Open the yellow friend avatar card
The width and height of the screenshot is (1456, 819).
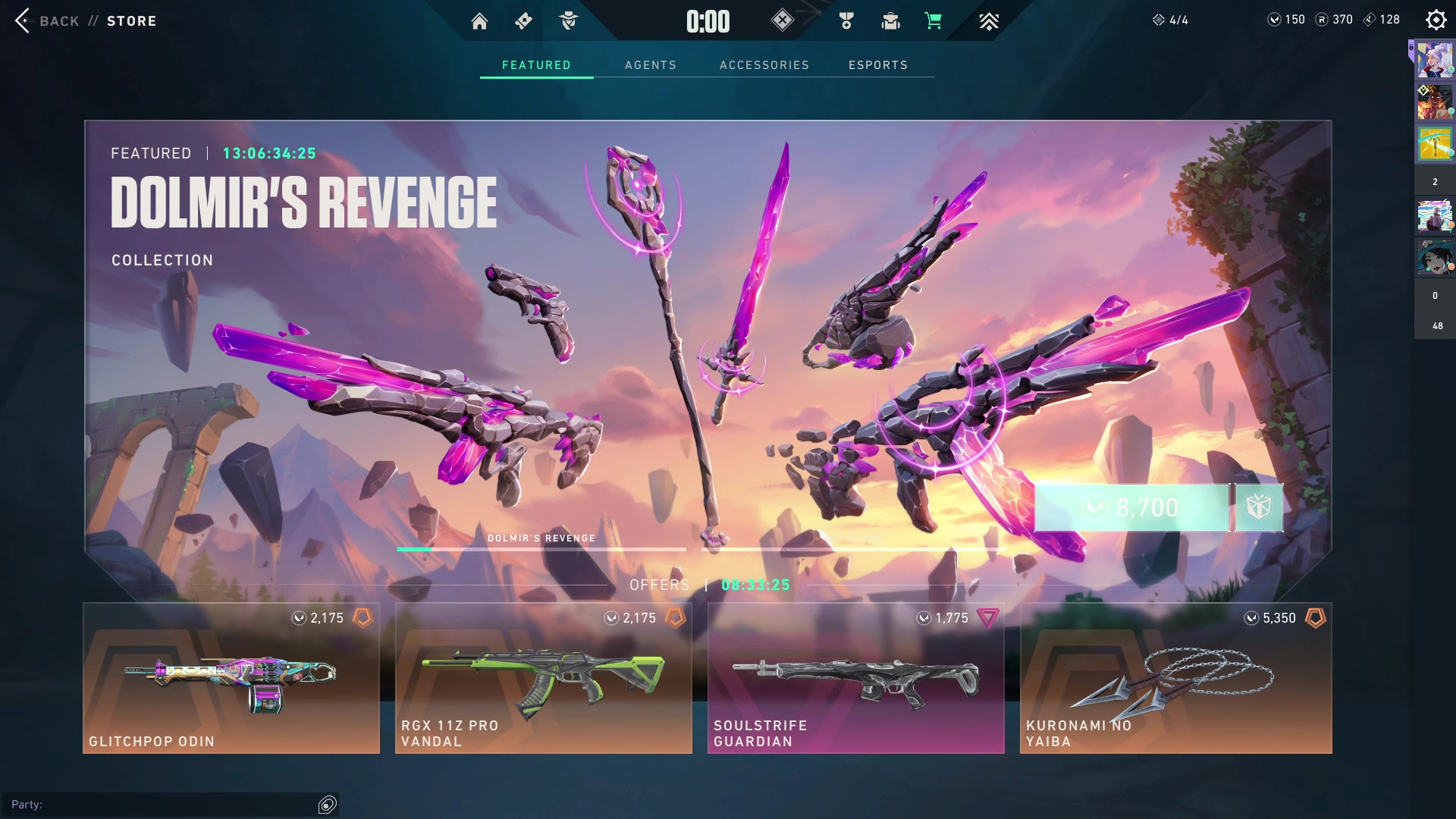(x=1434, y=143)
